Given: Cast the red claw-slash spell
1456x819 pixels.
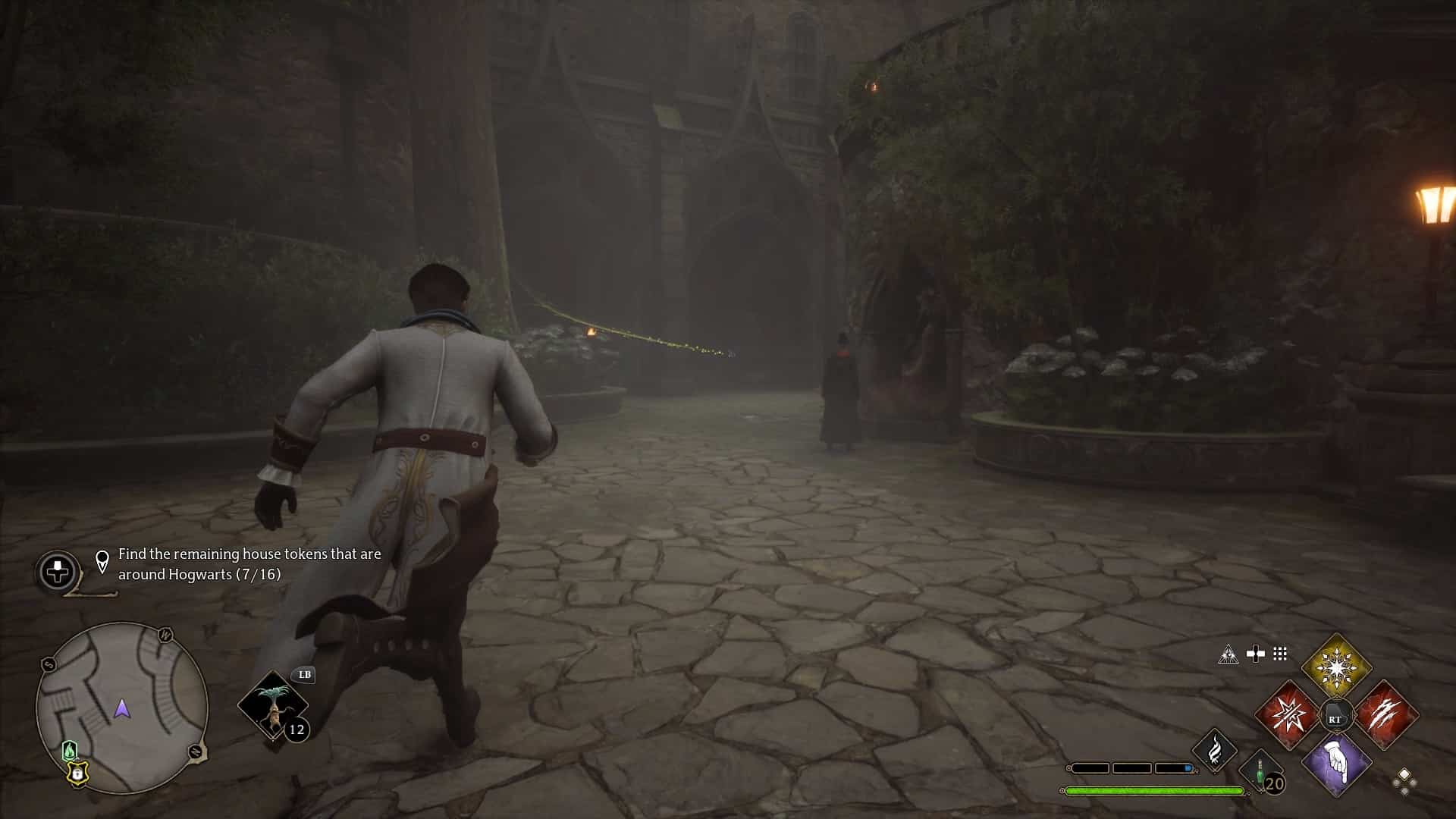Looking at the screenshot, I should click(1385, 714).
